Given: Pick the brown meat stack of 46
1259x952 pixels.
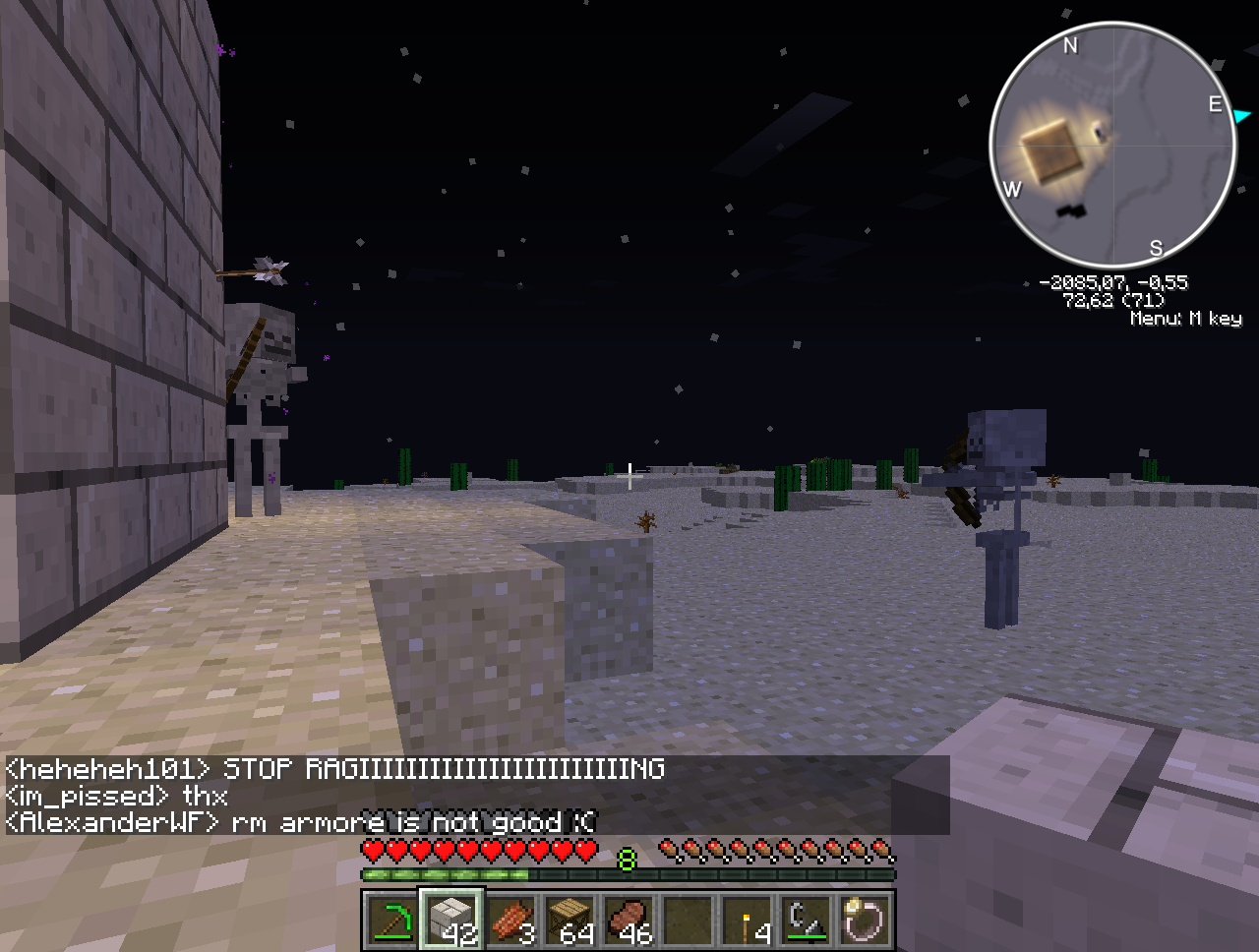Looking at the screenshot, I should [x=629, y=921].
